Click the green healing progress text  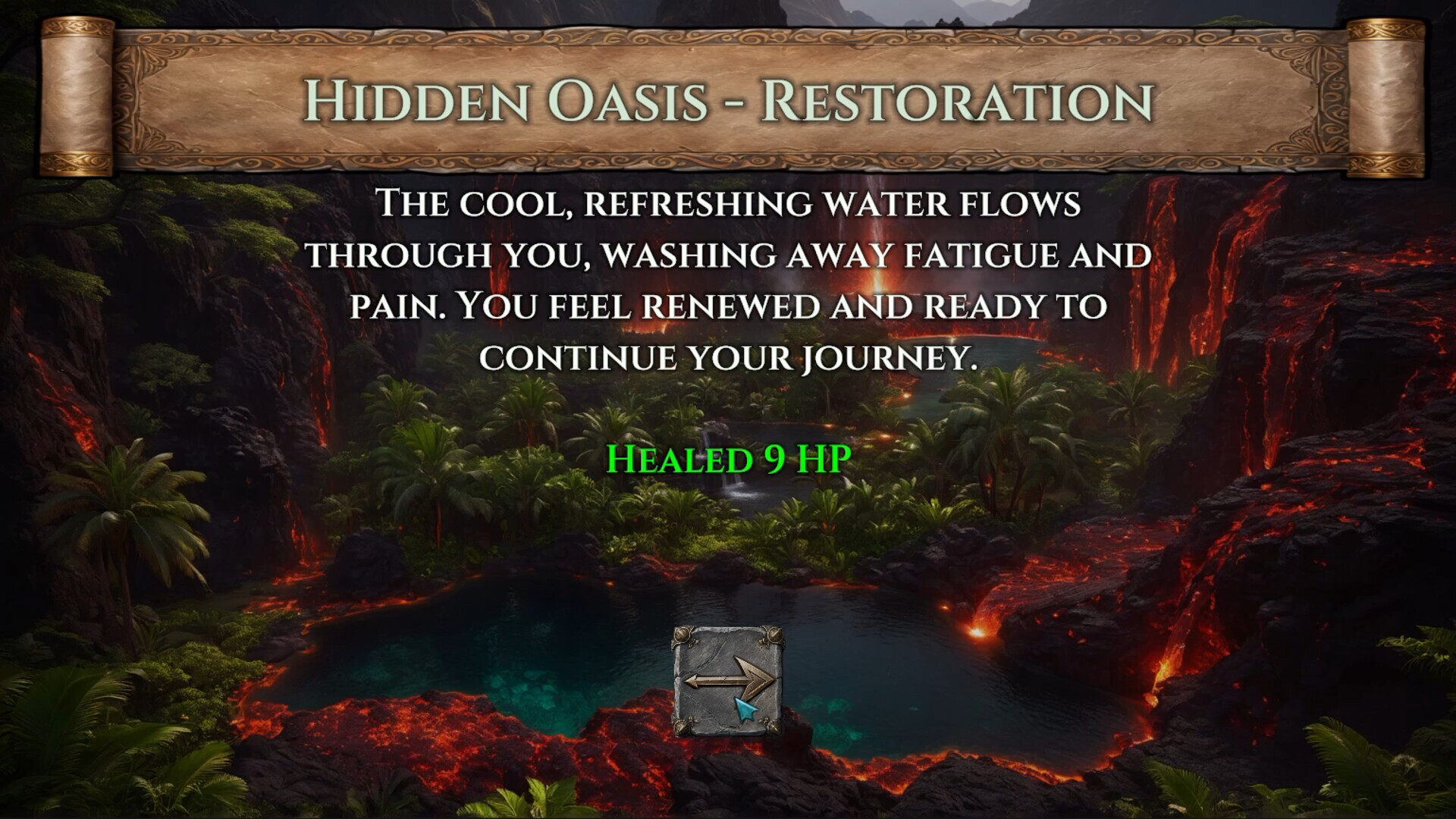[x=728, y=459]
